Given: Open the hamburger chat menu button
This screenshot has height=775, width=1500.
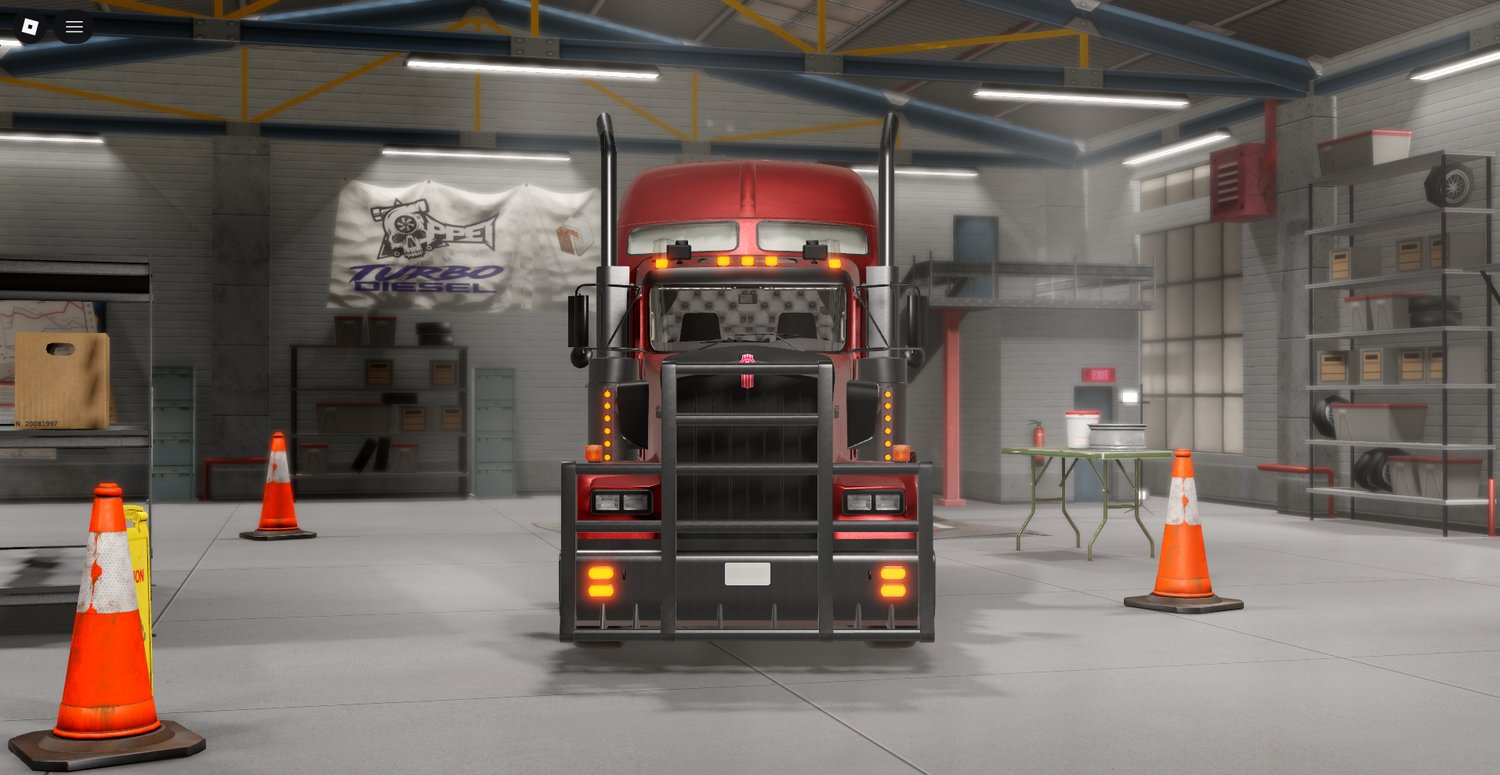Looking at the screenshot, I should (74, 27).
